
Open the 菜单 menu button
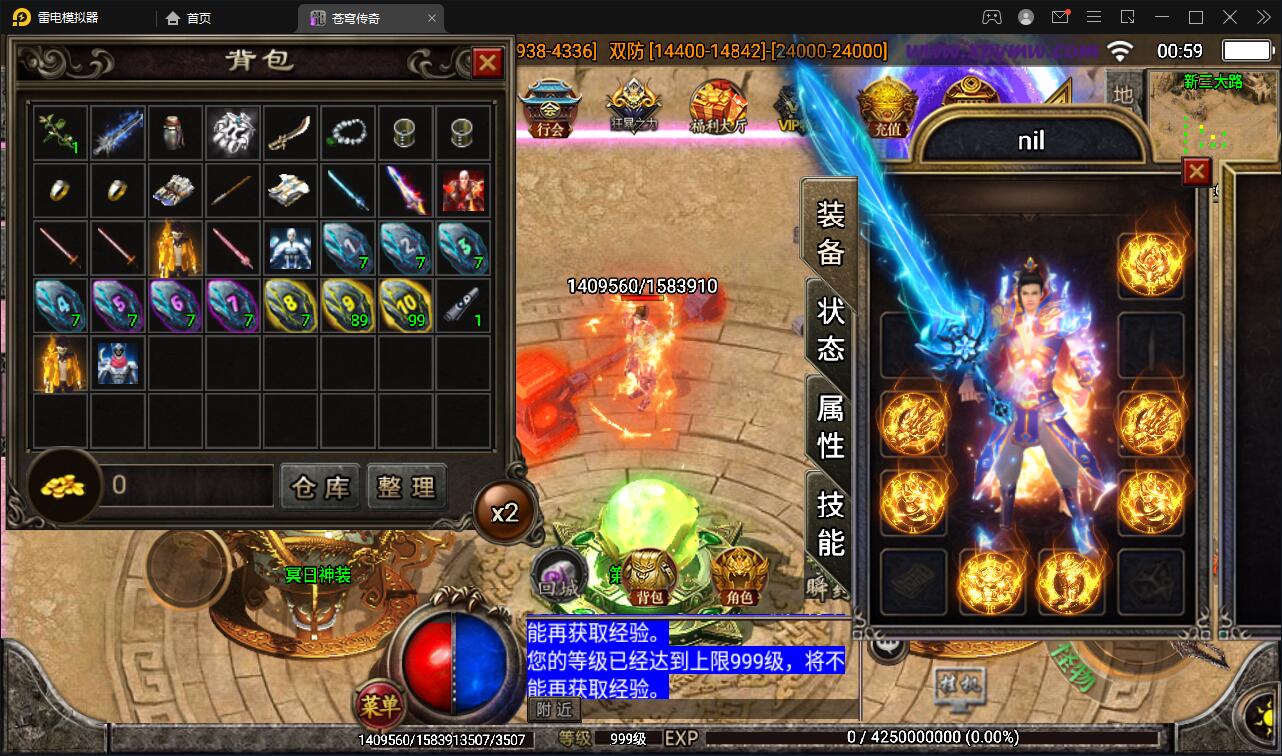(x=379, y=706)
